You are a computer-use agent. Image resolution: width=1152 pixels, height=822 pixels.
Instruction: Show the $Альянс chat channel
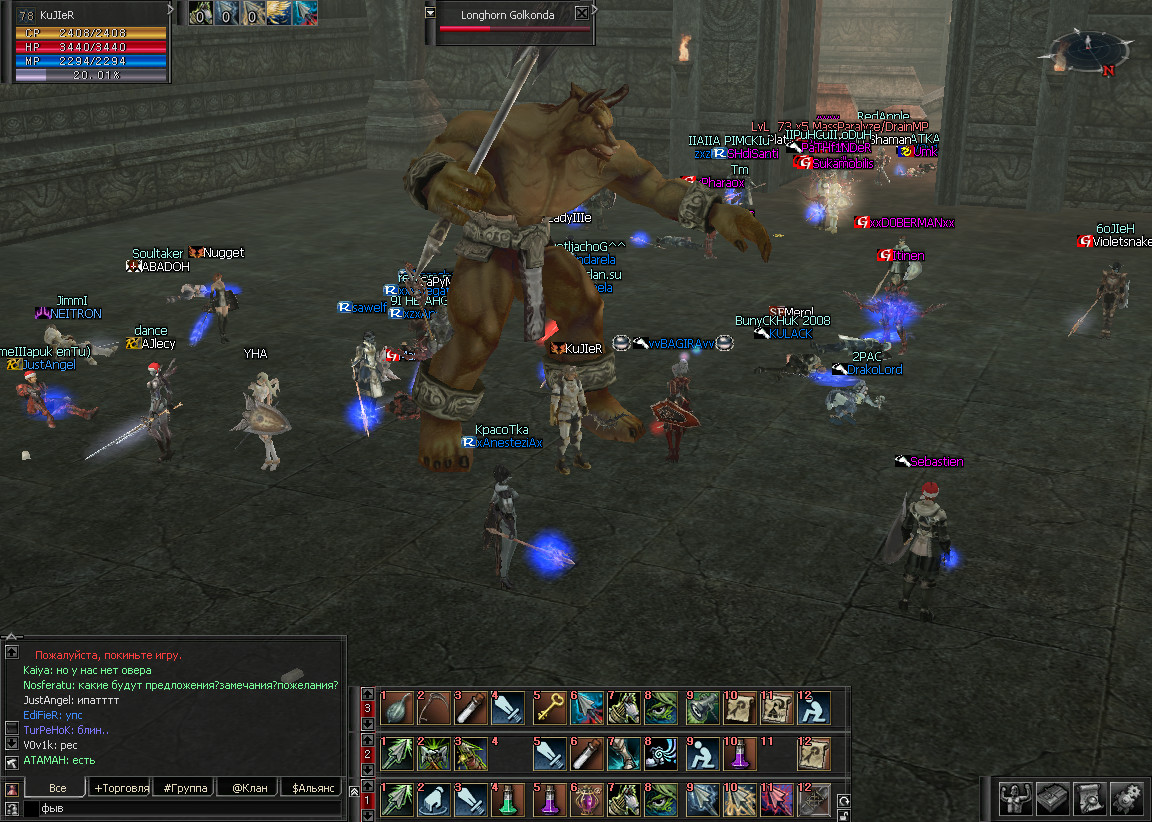(x=313, y=788)
